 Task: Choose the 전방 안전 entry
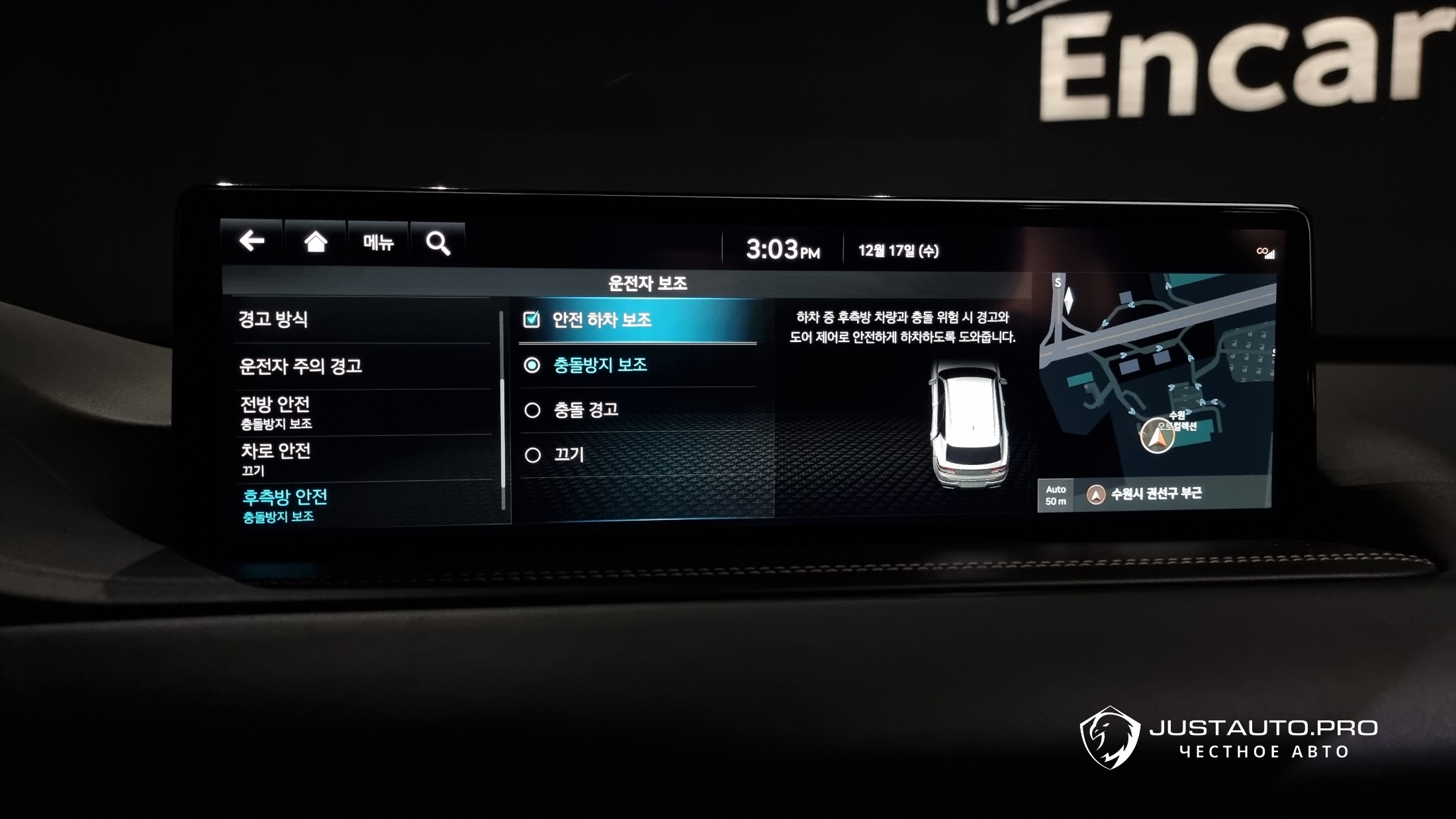pos(275,411)
